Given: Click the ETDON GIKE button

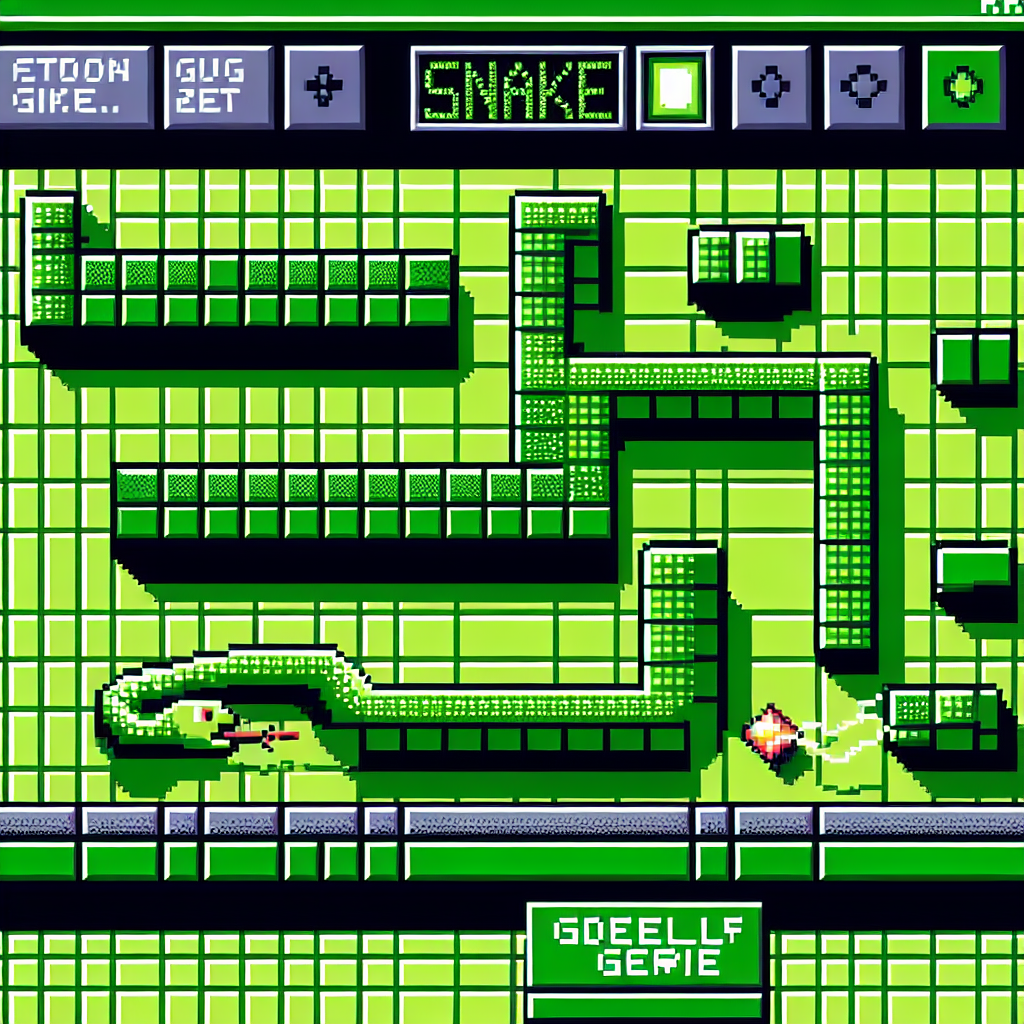Looking at the screenshot, I should pyautogui.click(x=77, y=87).
